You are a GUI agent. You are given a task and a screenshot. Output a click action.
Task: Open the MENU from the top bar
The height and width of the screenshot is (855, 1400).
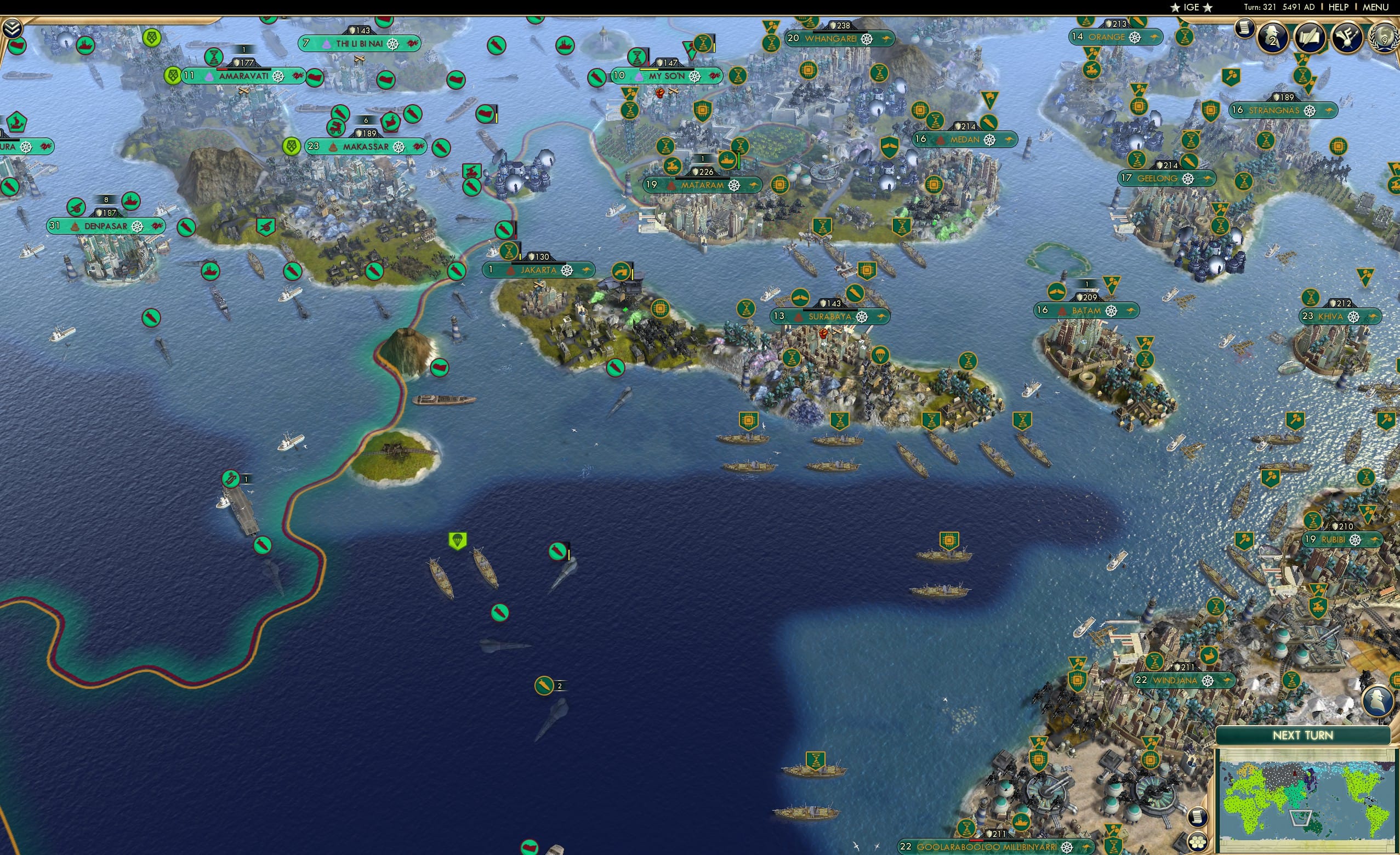(1375, 7)
